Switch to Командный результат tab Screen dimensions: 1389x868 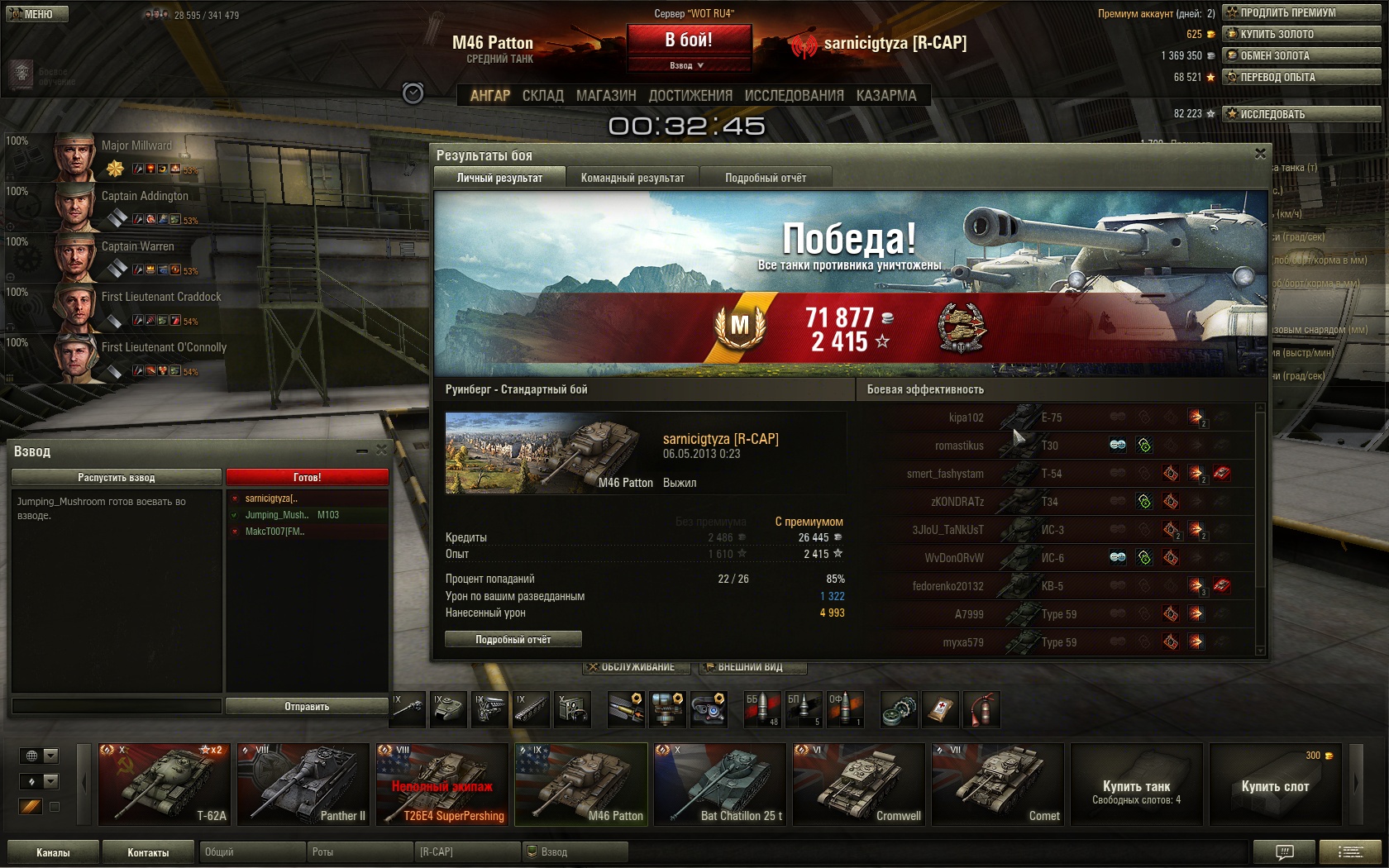(x=632, y=178)
